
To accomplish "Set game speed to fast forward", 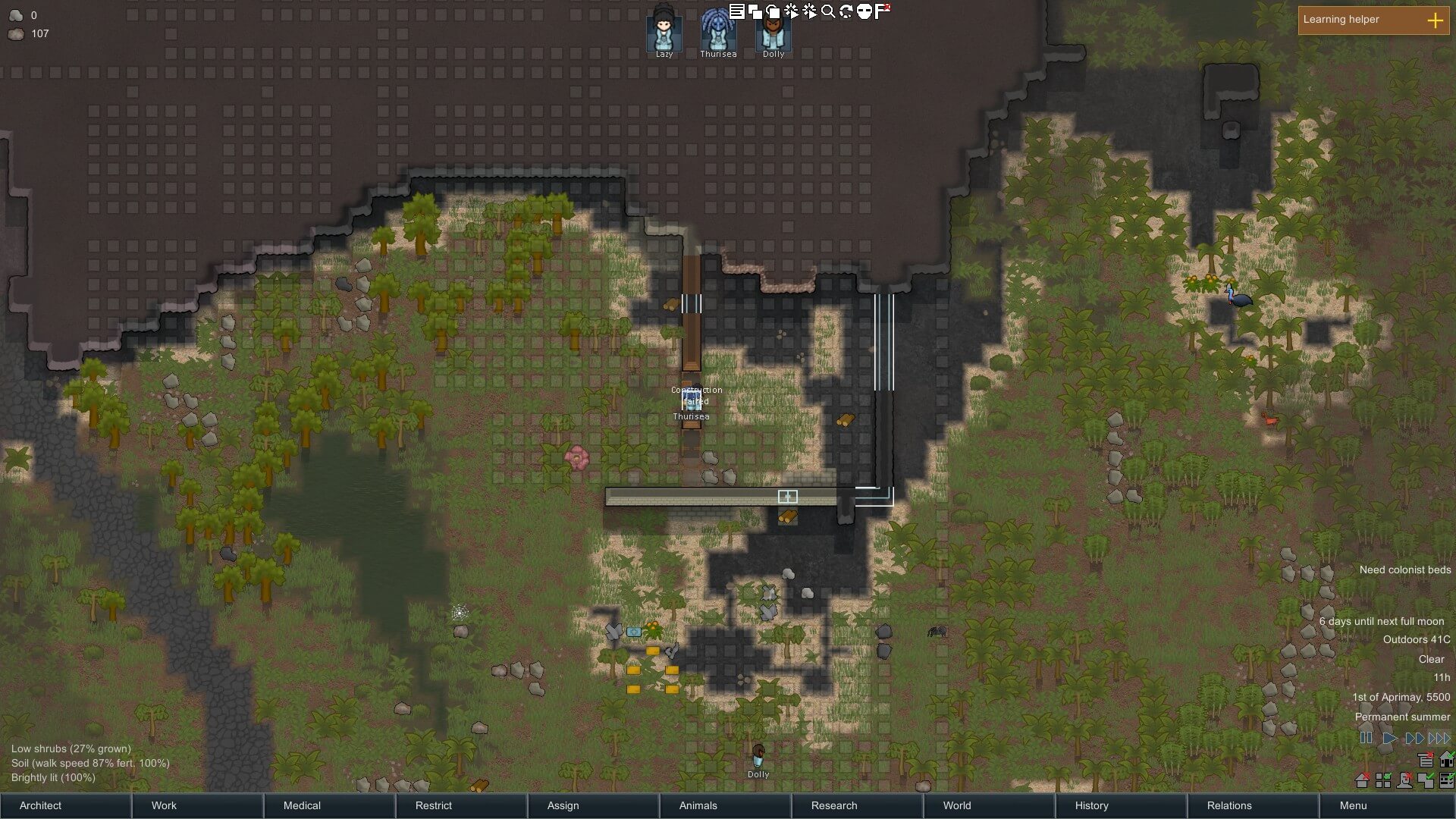I will (1414, 738).
